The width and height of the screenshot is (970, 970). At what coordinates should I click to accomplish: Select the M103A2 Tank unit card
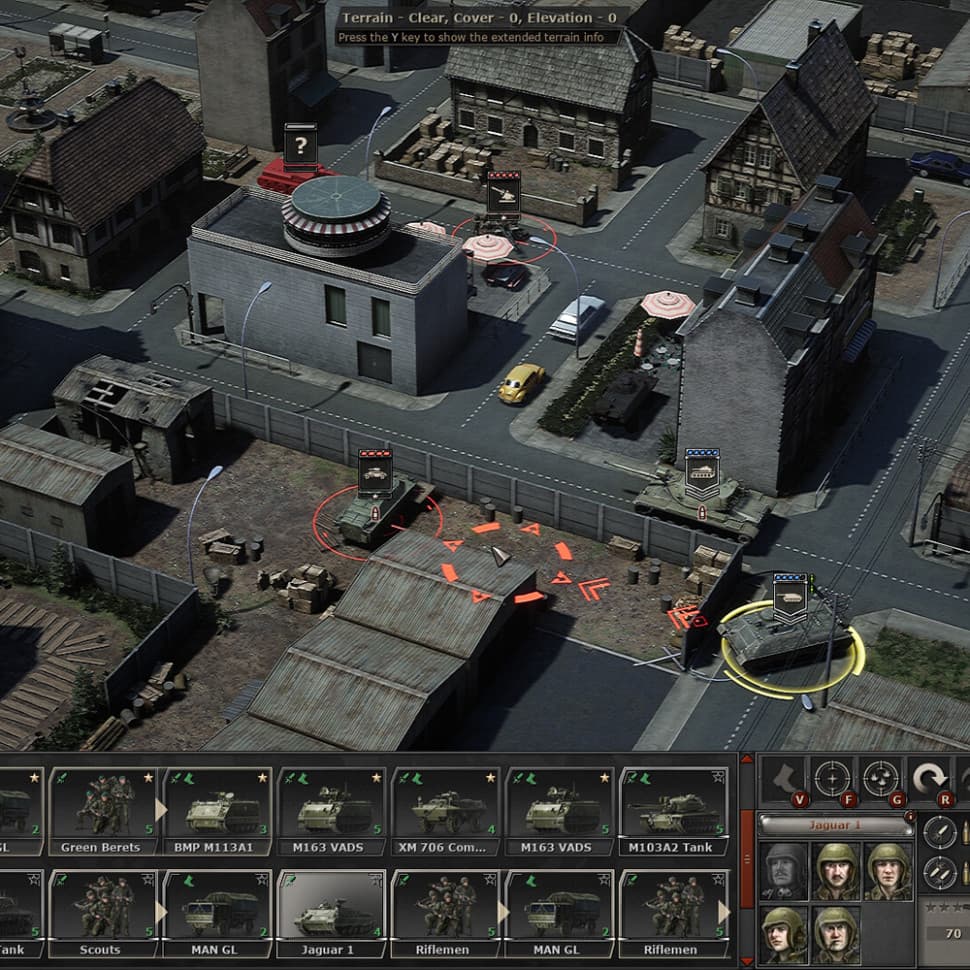(x=672, y=811)
